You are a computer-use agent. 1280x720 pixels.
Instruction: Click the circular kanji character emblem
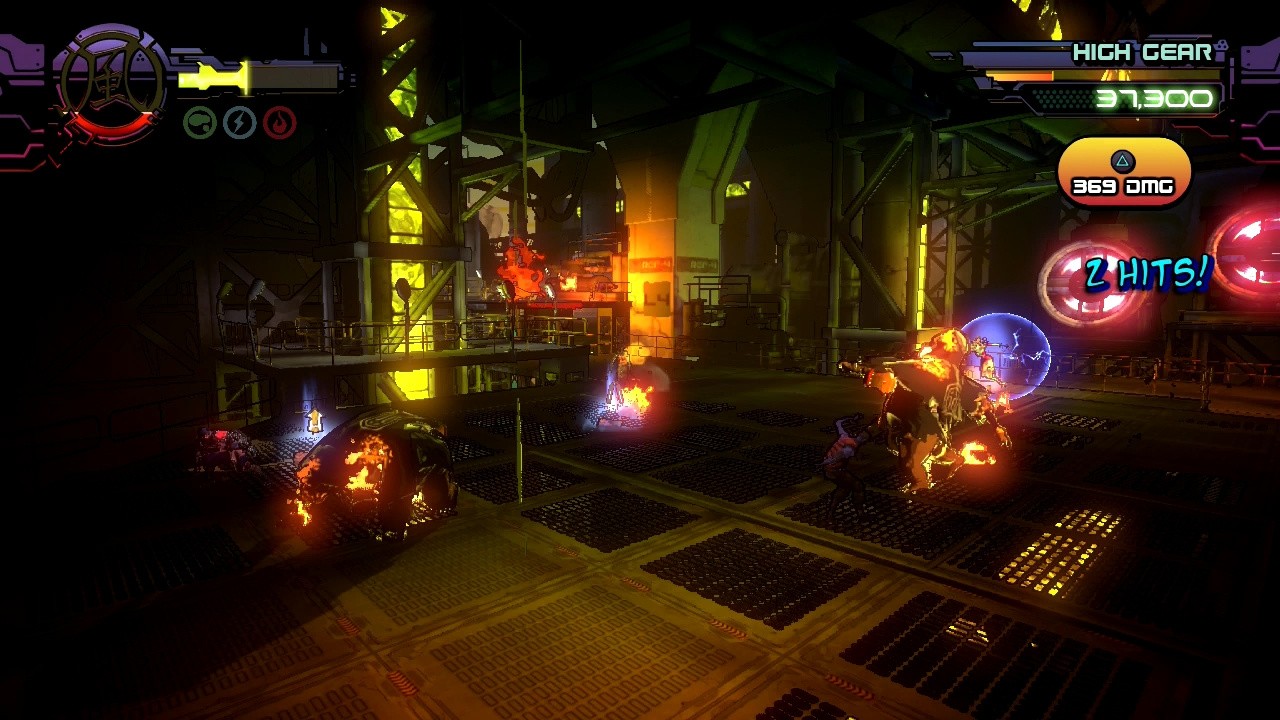tap(111, 84)
